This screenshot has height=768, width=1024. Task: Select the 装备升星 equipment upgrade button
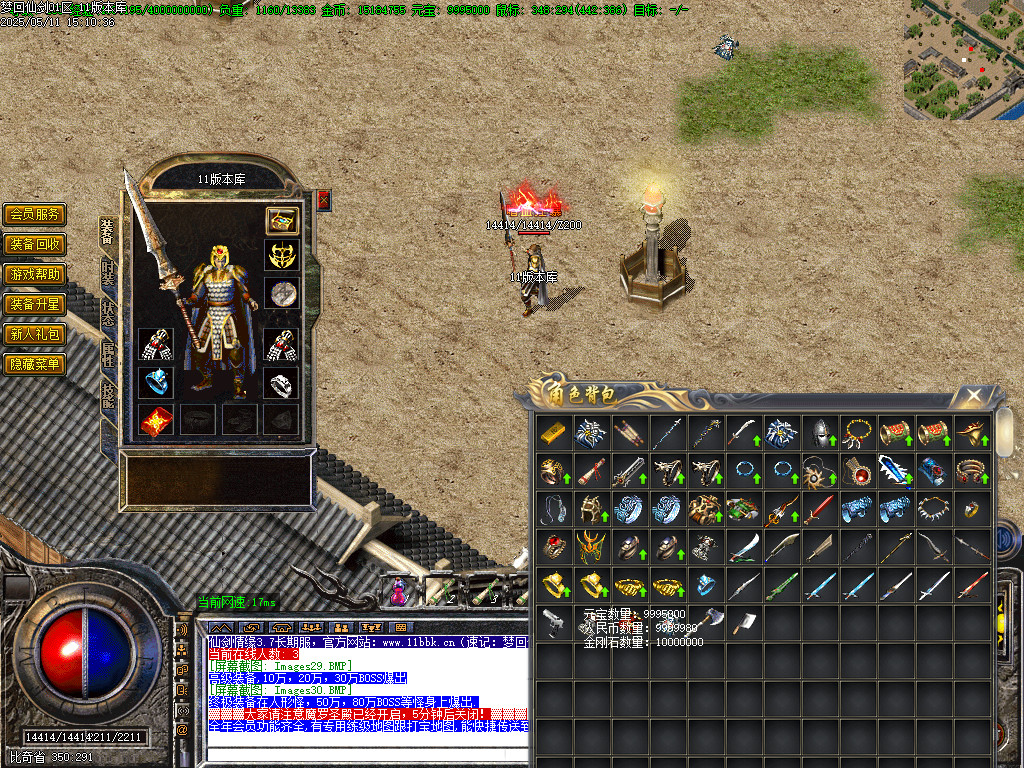34,304
